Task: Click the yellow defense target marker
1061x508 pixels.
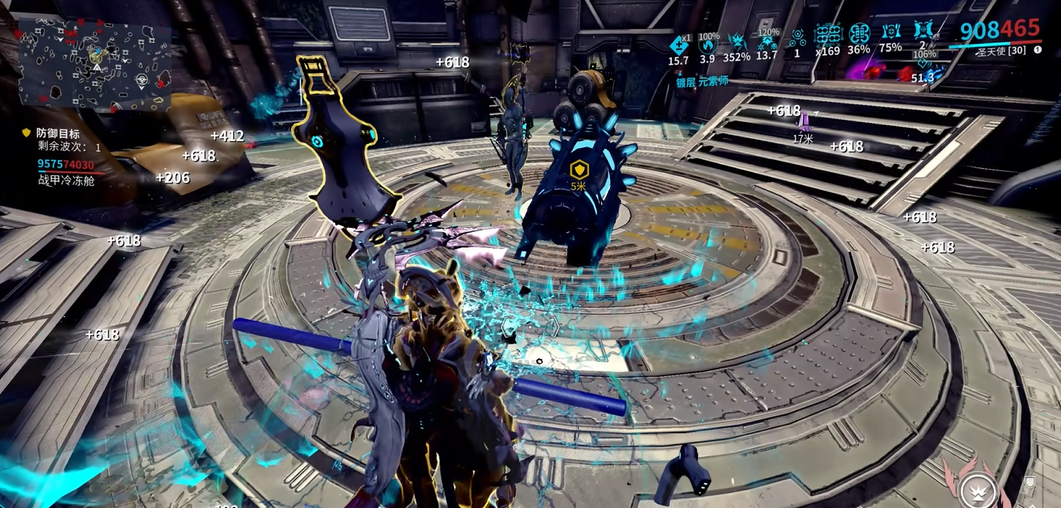Action: coord(578,169)
